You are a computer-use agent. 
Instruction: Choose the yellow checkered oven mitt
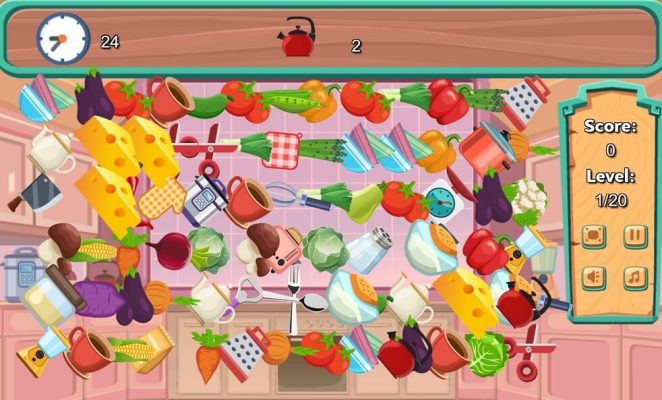pyautogui.click(x=163, y=198)
